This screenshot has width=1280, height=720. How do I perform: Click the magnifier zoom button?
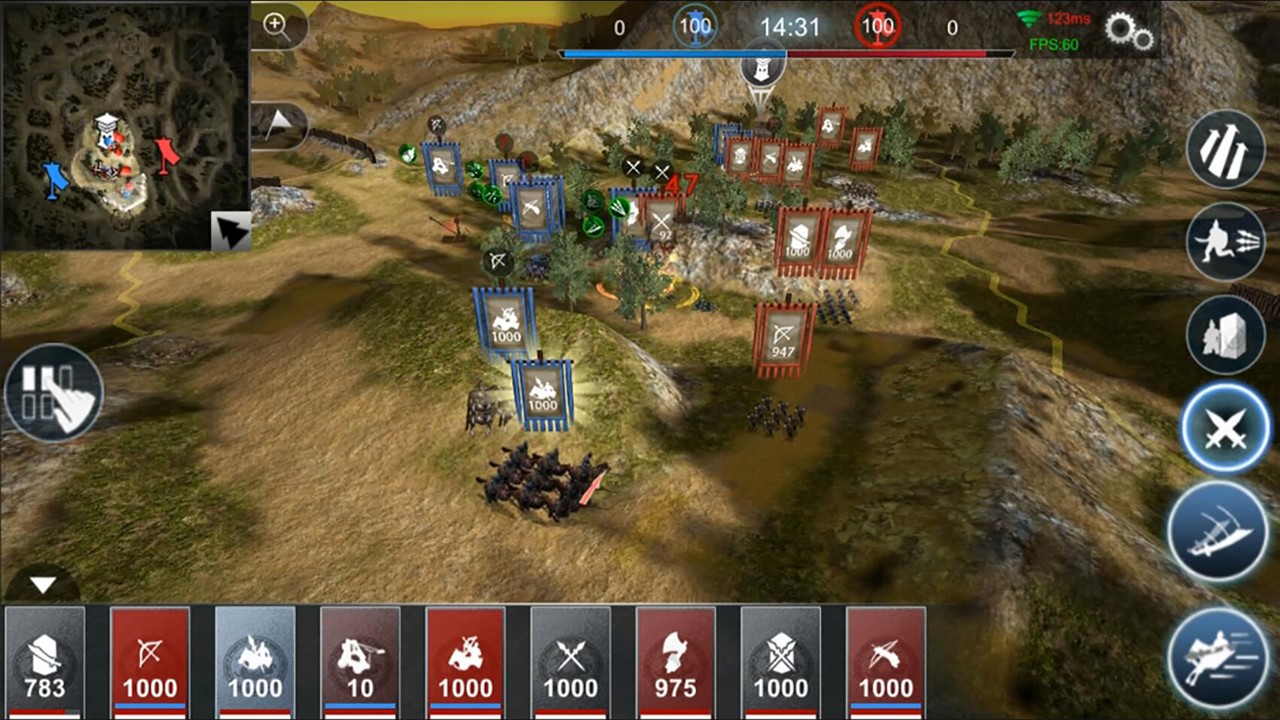tap(276, 27)
